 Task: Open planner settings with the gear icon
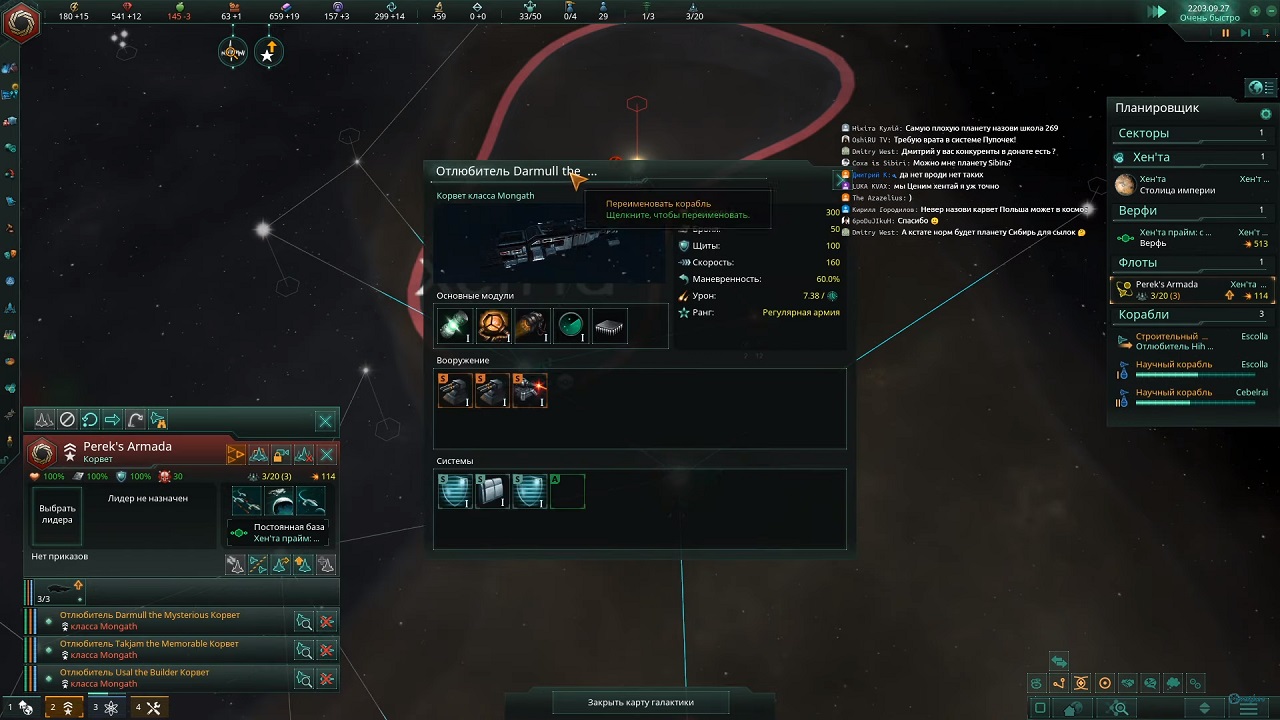[1266, 114]
